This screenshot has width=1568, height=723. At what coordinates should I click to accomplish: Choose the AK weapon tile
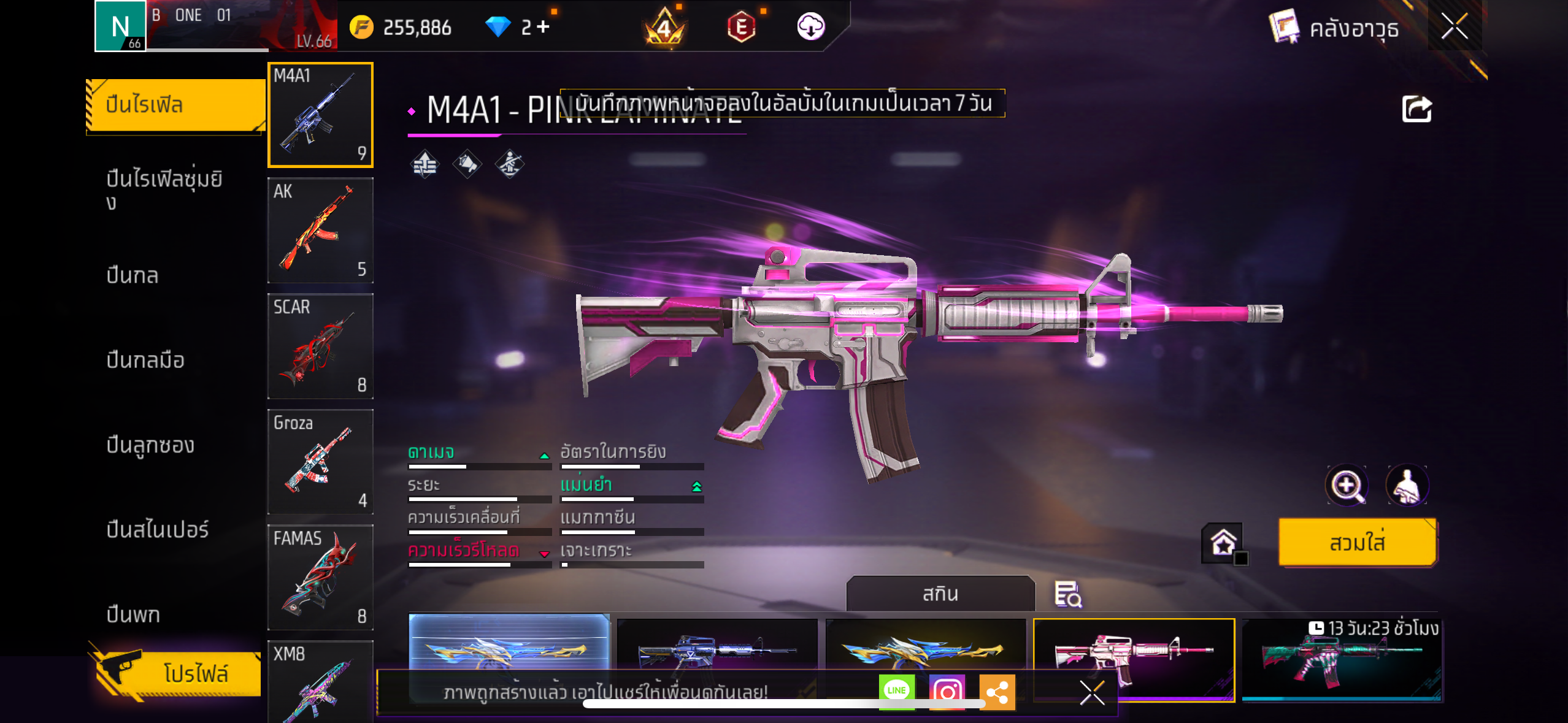click(320, 231)
